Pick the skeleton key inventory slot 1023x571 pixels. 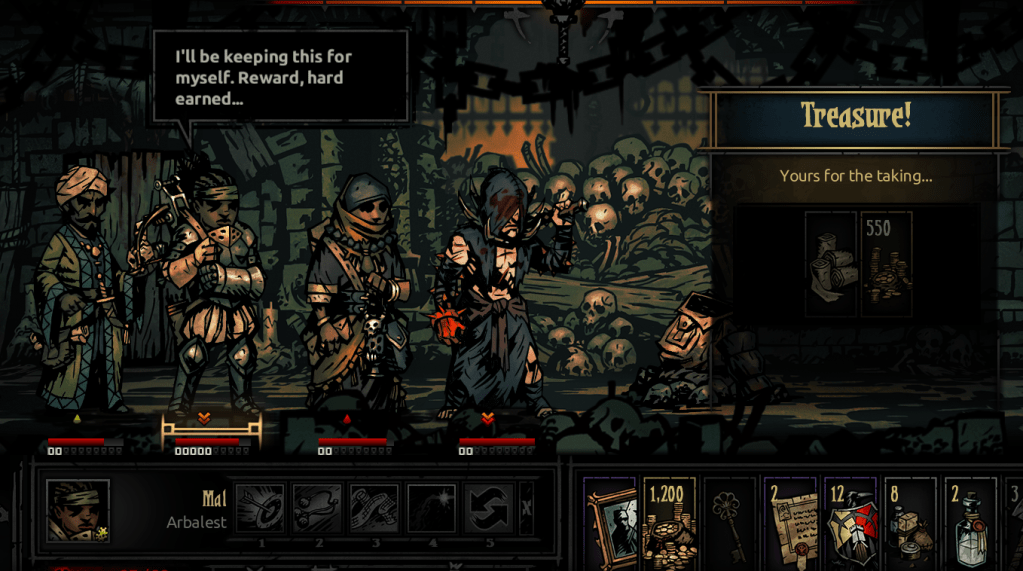pyautogui.click(x=730, y=521)
